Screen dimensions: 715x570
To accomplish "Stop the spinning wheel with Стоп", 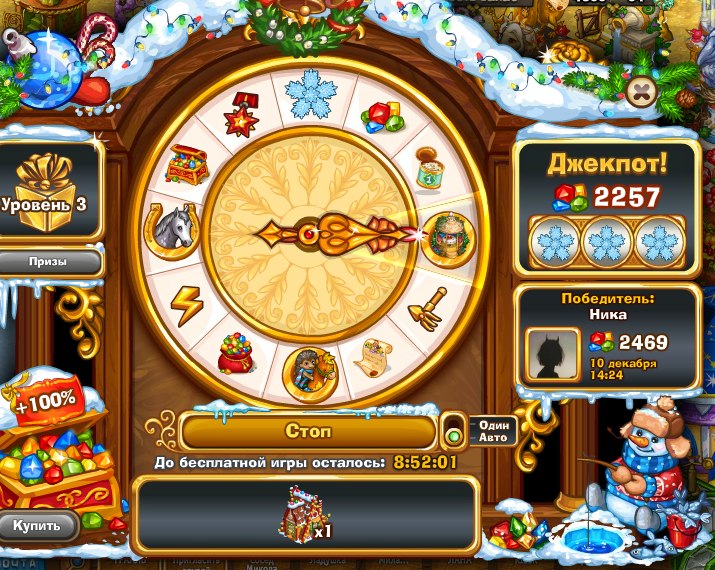I will click(308, 432).
